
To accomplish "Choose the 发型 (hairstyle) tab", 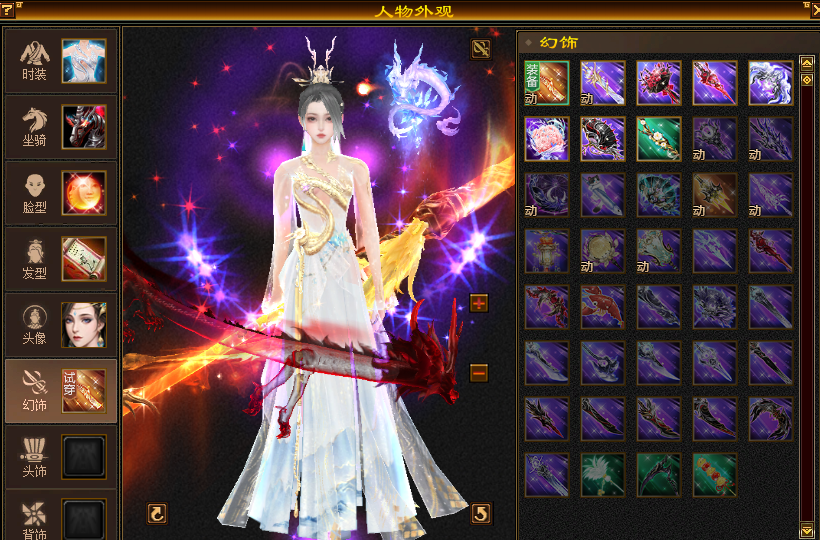I will [x=60, y=258].
